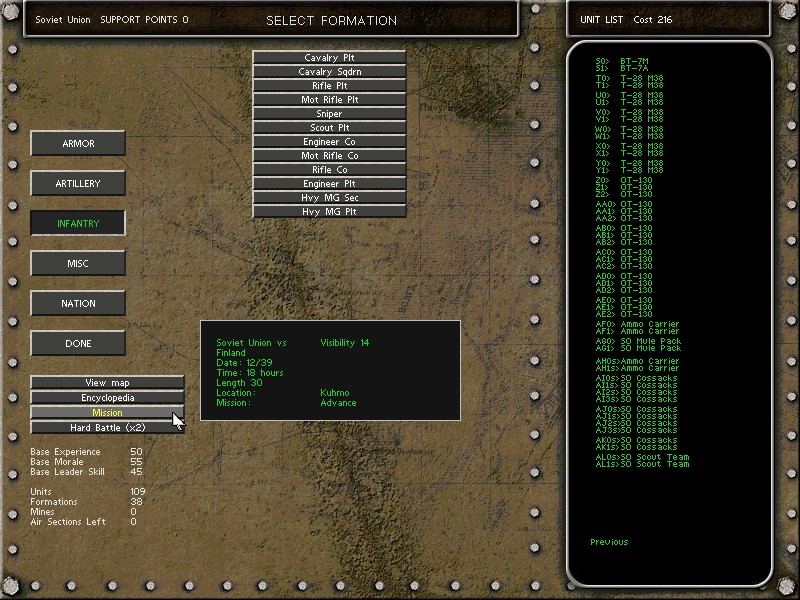This screenshot has width=800, height=600.
Task: Select the Mot Rifle Co formation
Action: tap(329, 156)
